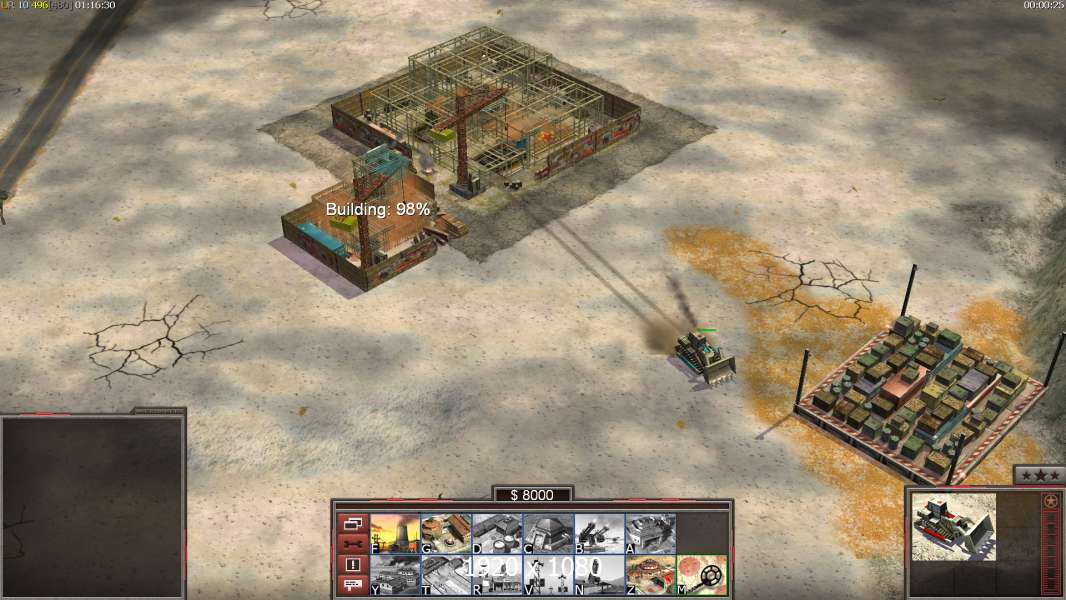Viewport: 1066px width, 600px height.
Task: Select the Airfield build icon (Y)
Action: (395, 575)
